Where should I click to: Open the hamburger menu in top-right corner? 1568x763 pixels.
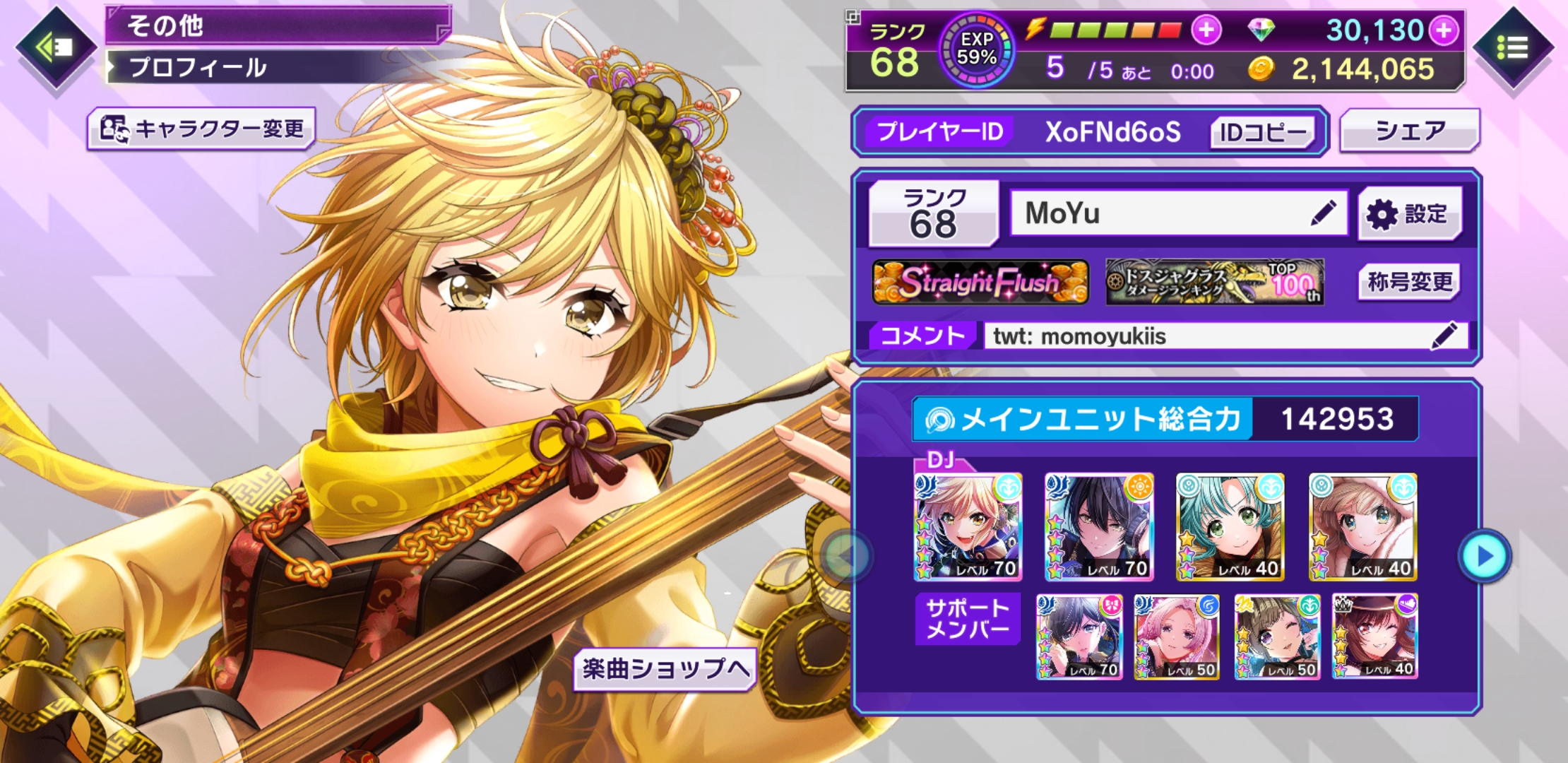[x=1511, y=48]
